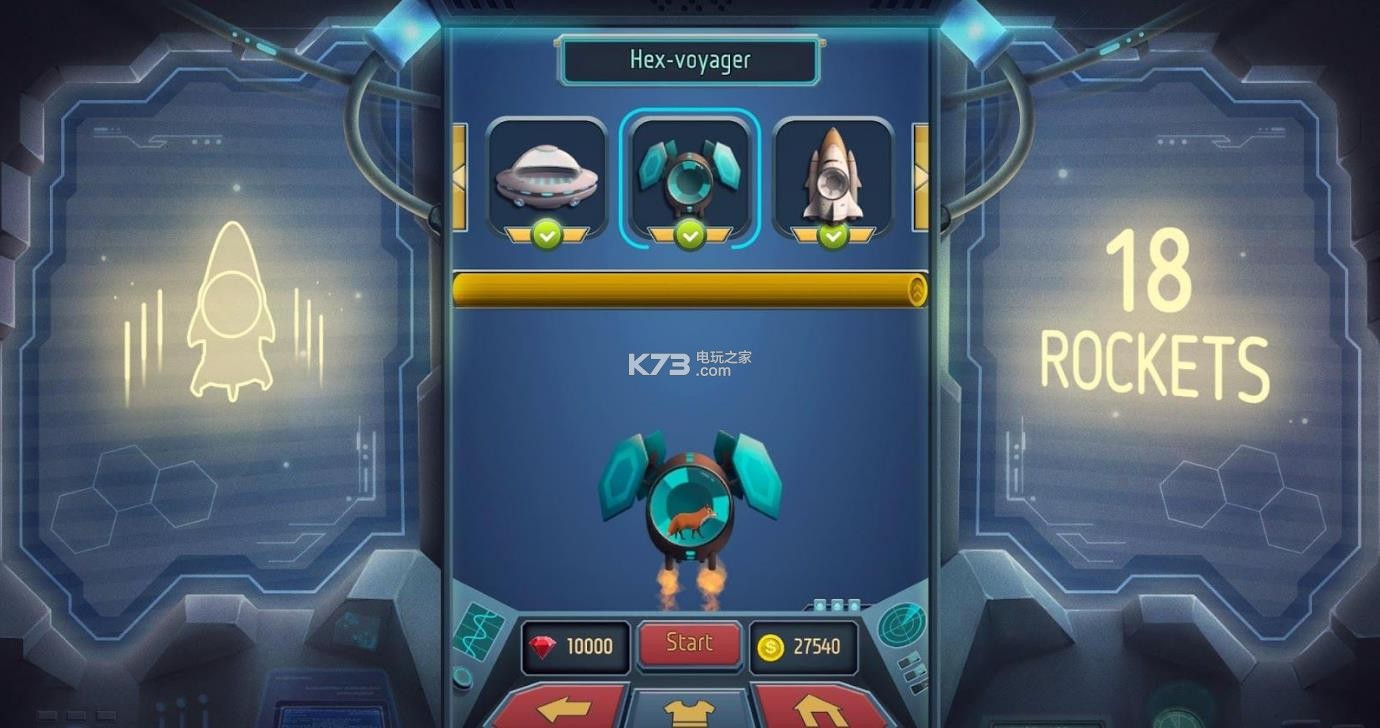Screen dimensions: 1380x728
Task: Toggle the green checkmark under the UFO ship
Action: 546,234
